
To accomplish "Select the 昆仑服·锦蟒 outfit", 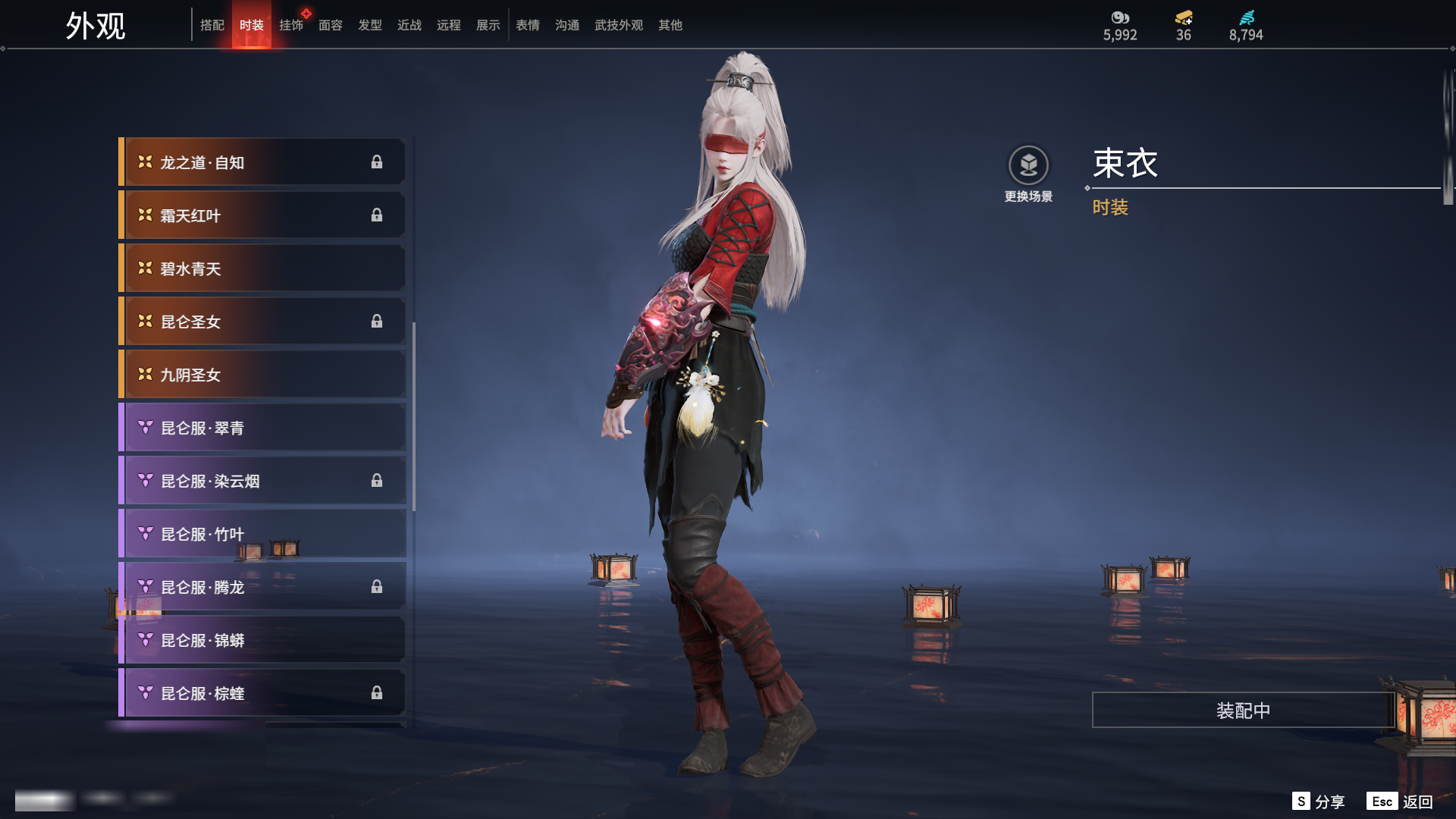I will click(262, 640).
